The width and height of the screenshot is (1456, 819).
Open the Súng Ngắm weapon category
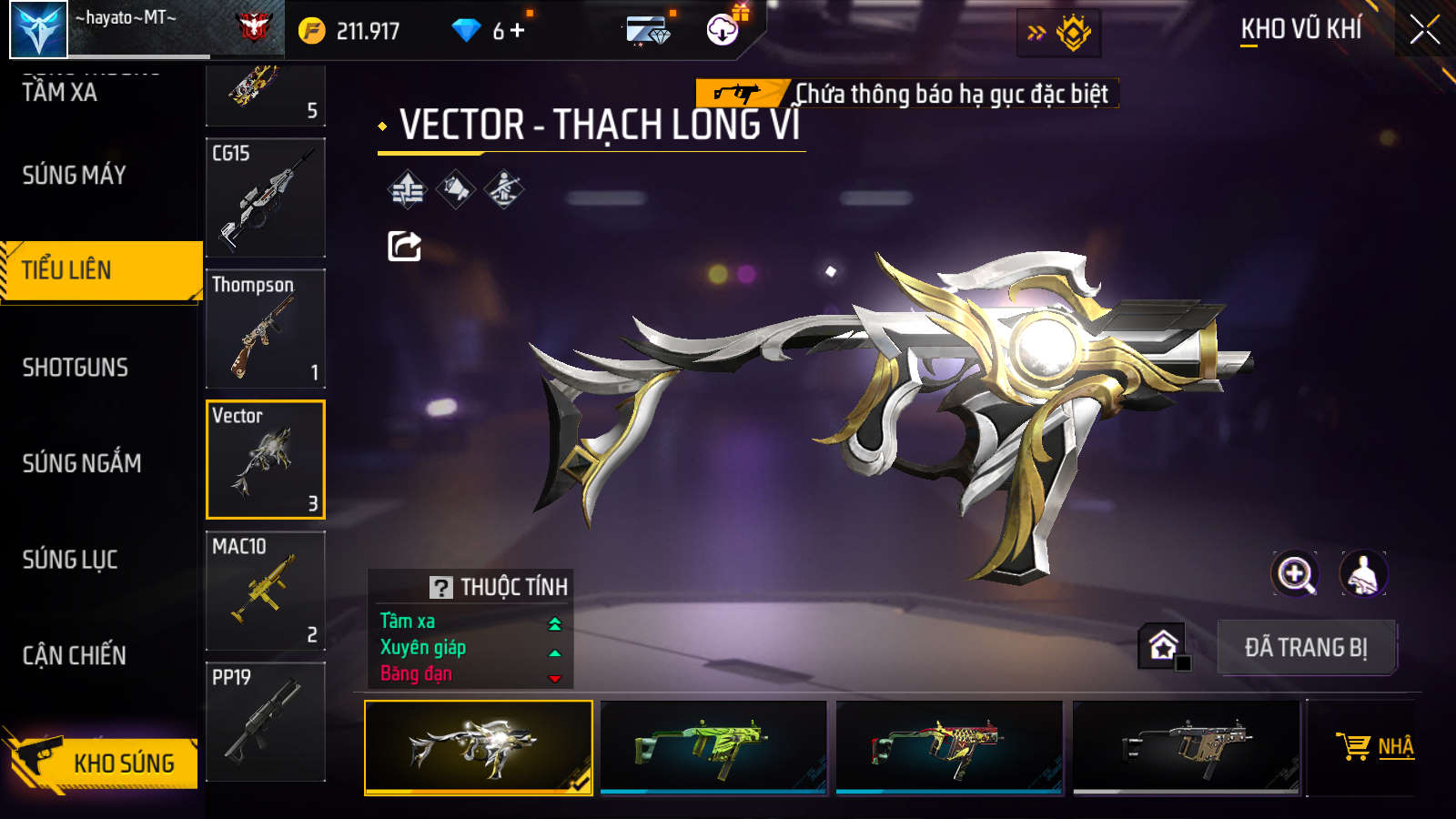82,463
